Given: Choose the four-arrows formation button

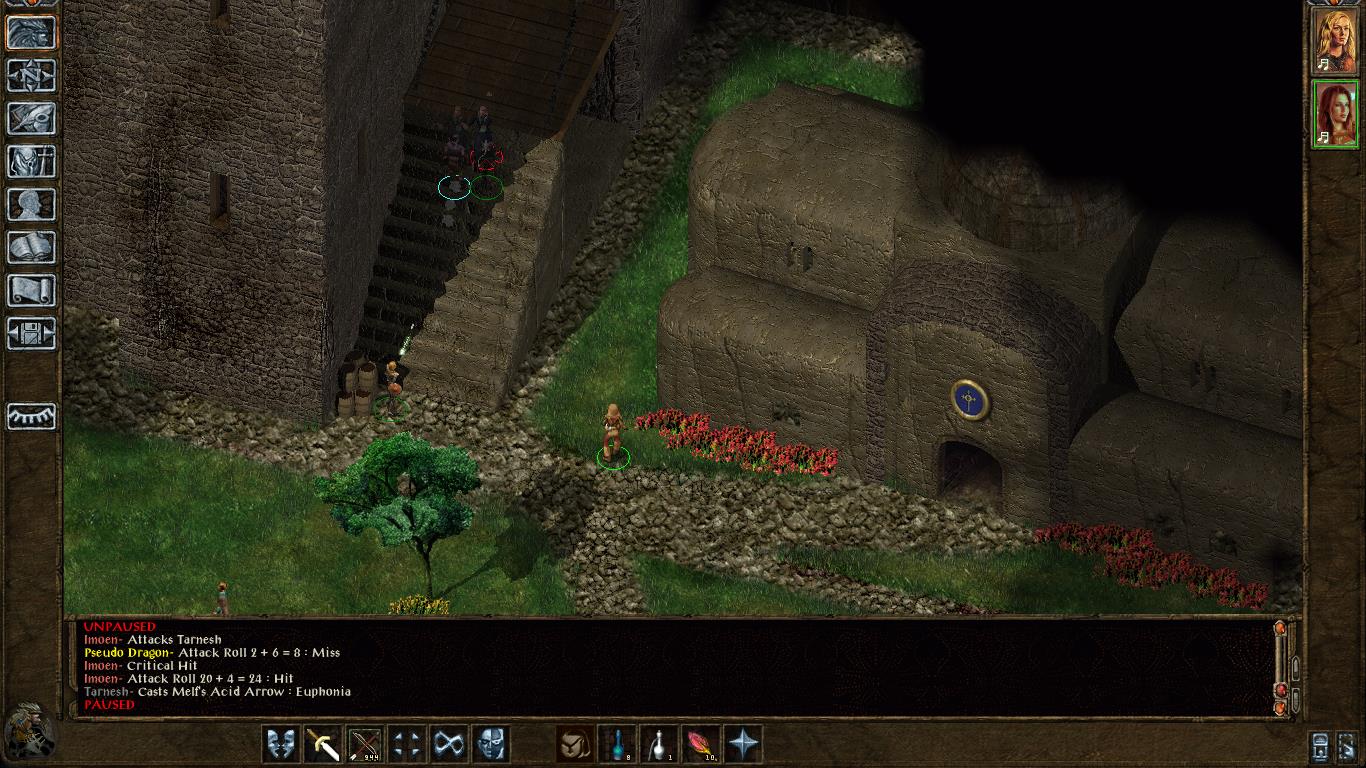Looking at the screenshot, I should click(x=407, y=744).
